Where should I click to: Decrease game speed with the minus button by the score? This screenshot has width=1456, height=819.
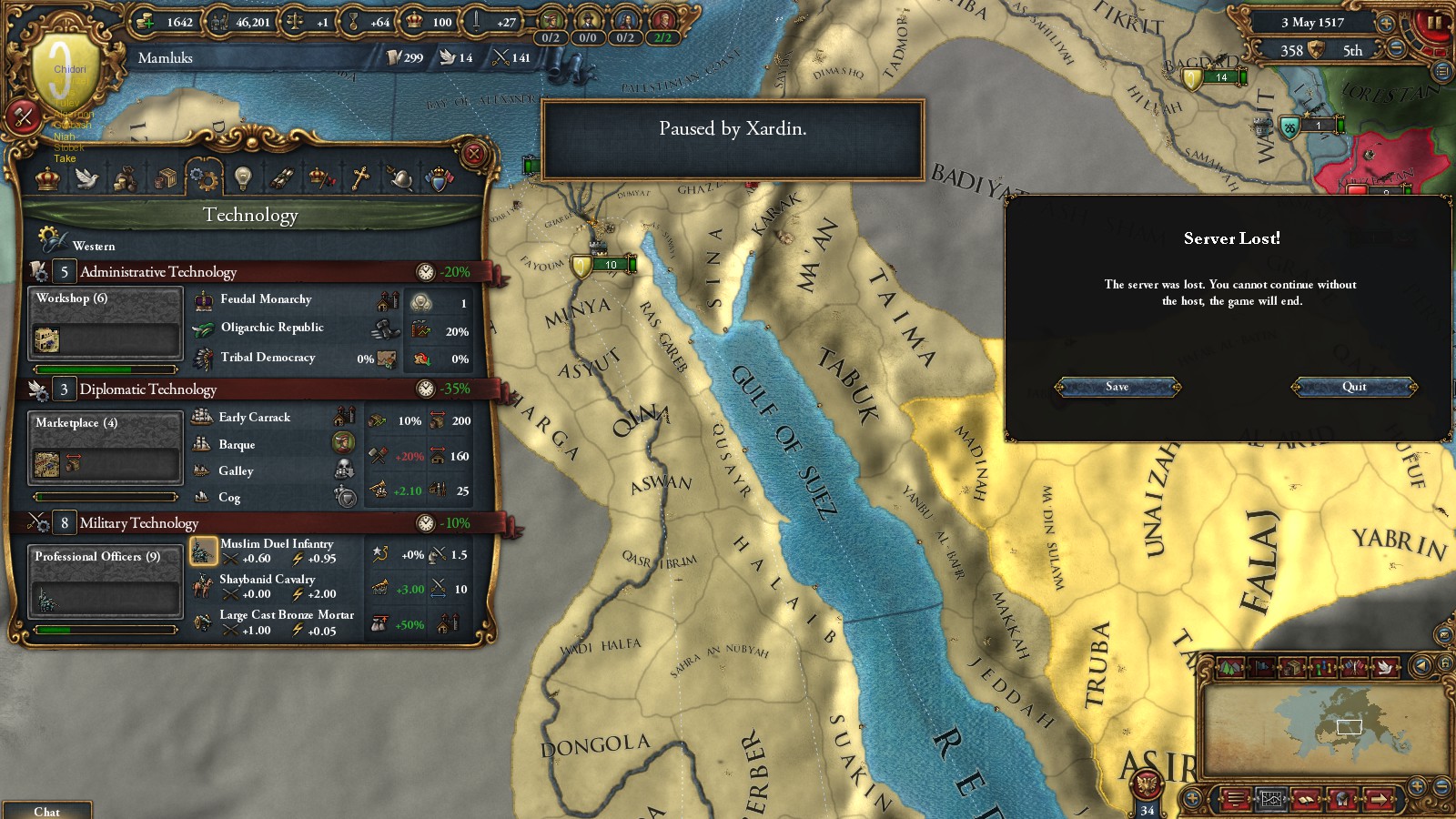coord(1396,50)
